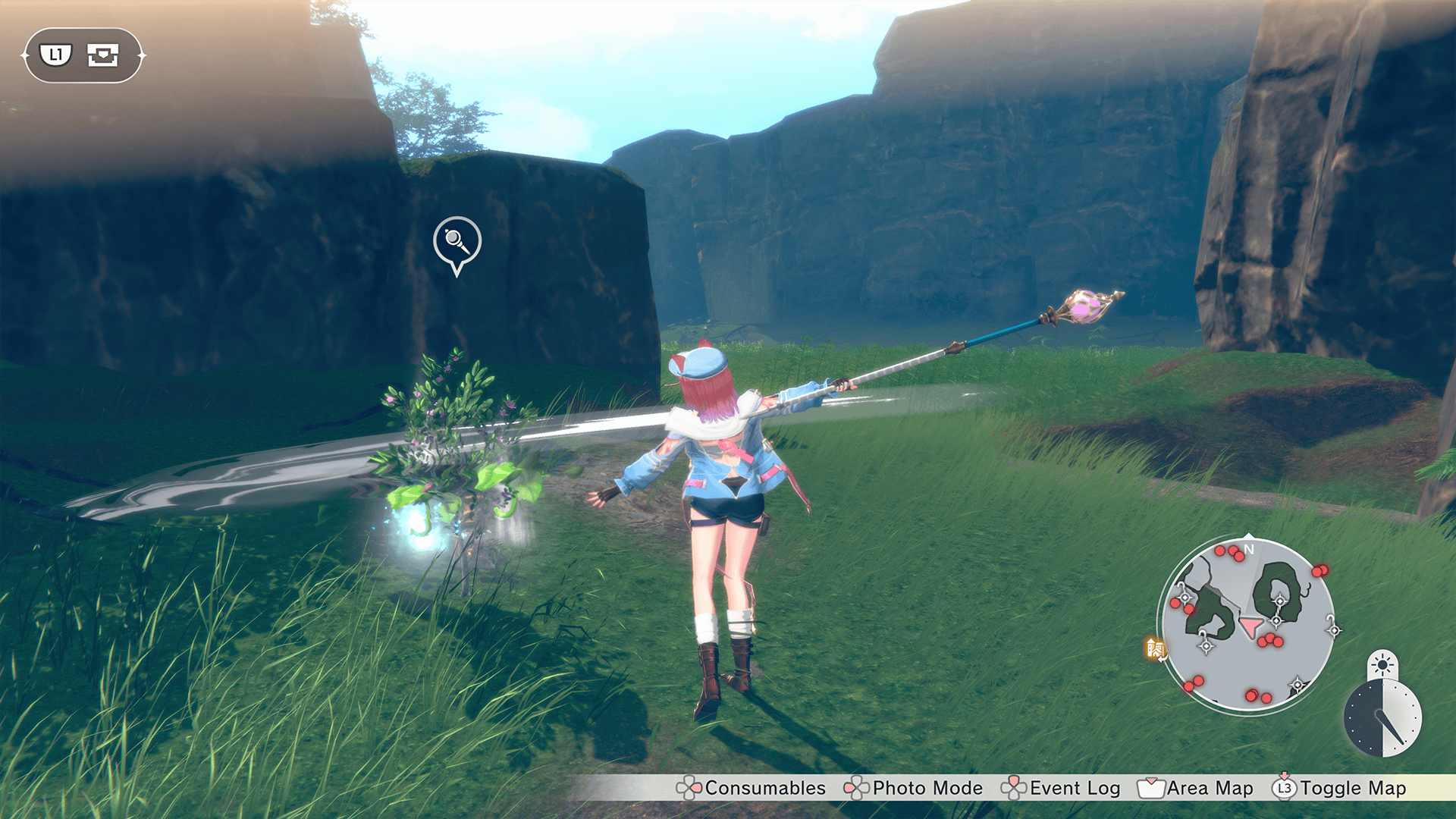Click the circular minimap
Viewport: 1456px width, 819px height.
point(1247,625)
